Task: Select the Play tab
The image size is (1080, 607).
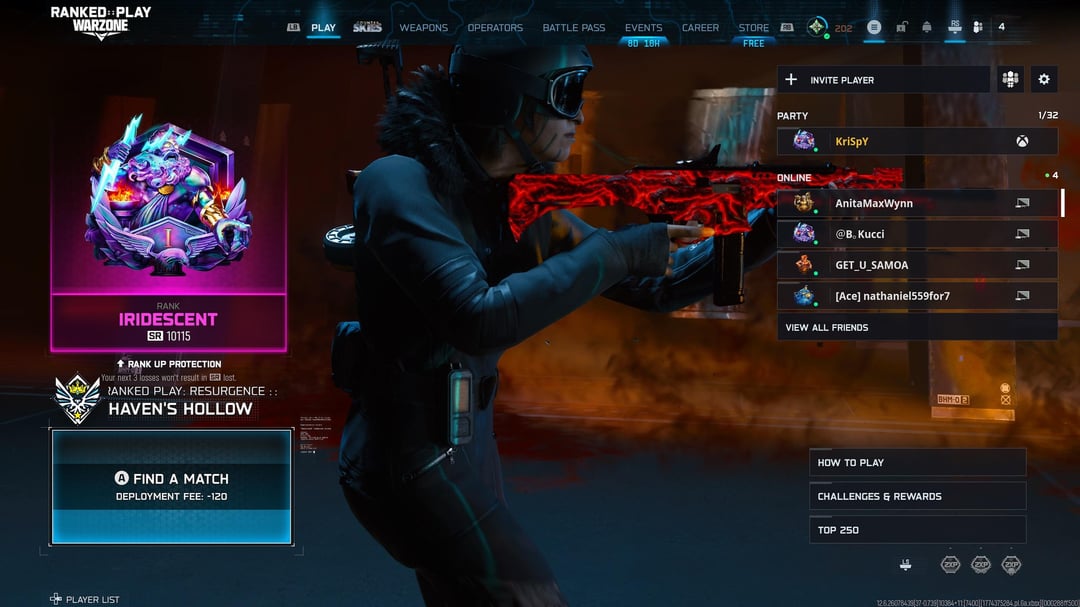Action: [323, 28]
